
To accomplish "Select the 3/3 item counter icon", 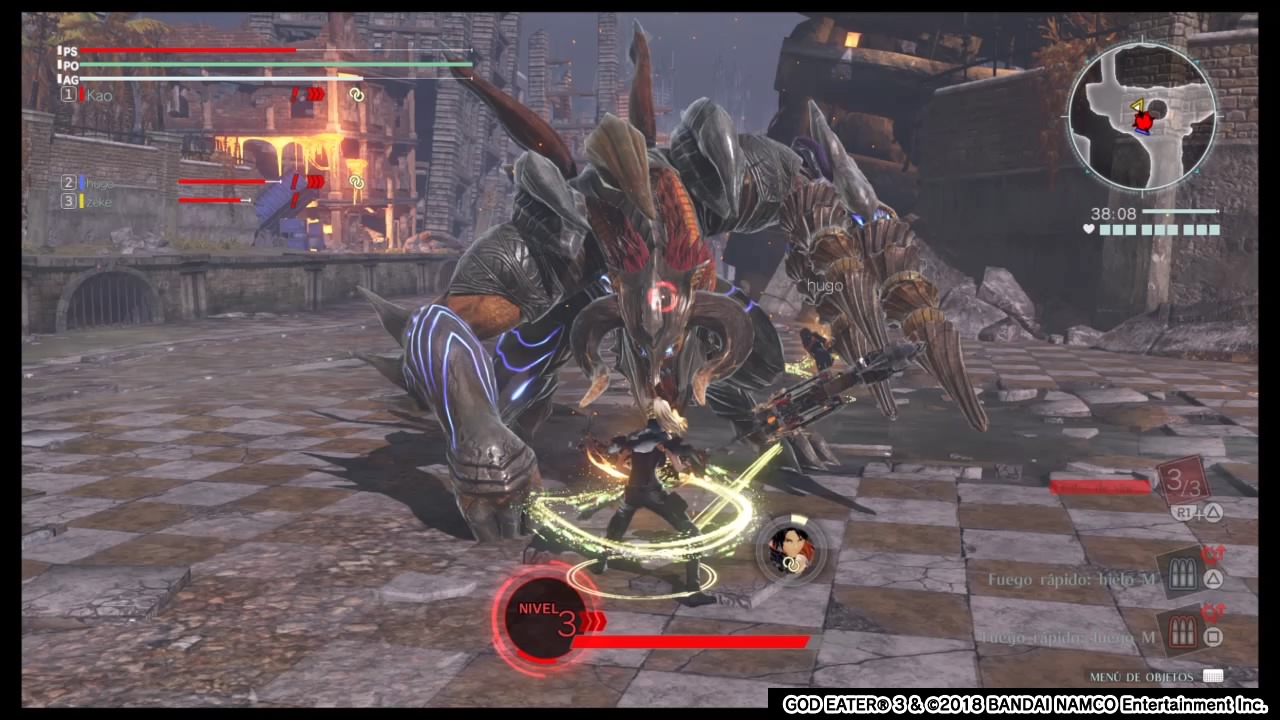I will pyautogui.click(x=1183, y=483).
